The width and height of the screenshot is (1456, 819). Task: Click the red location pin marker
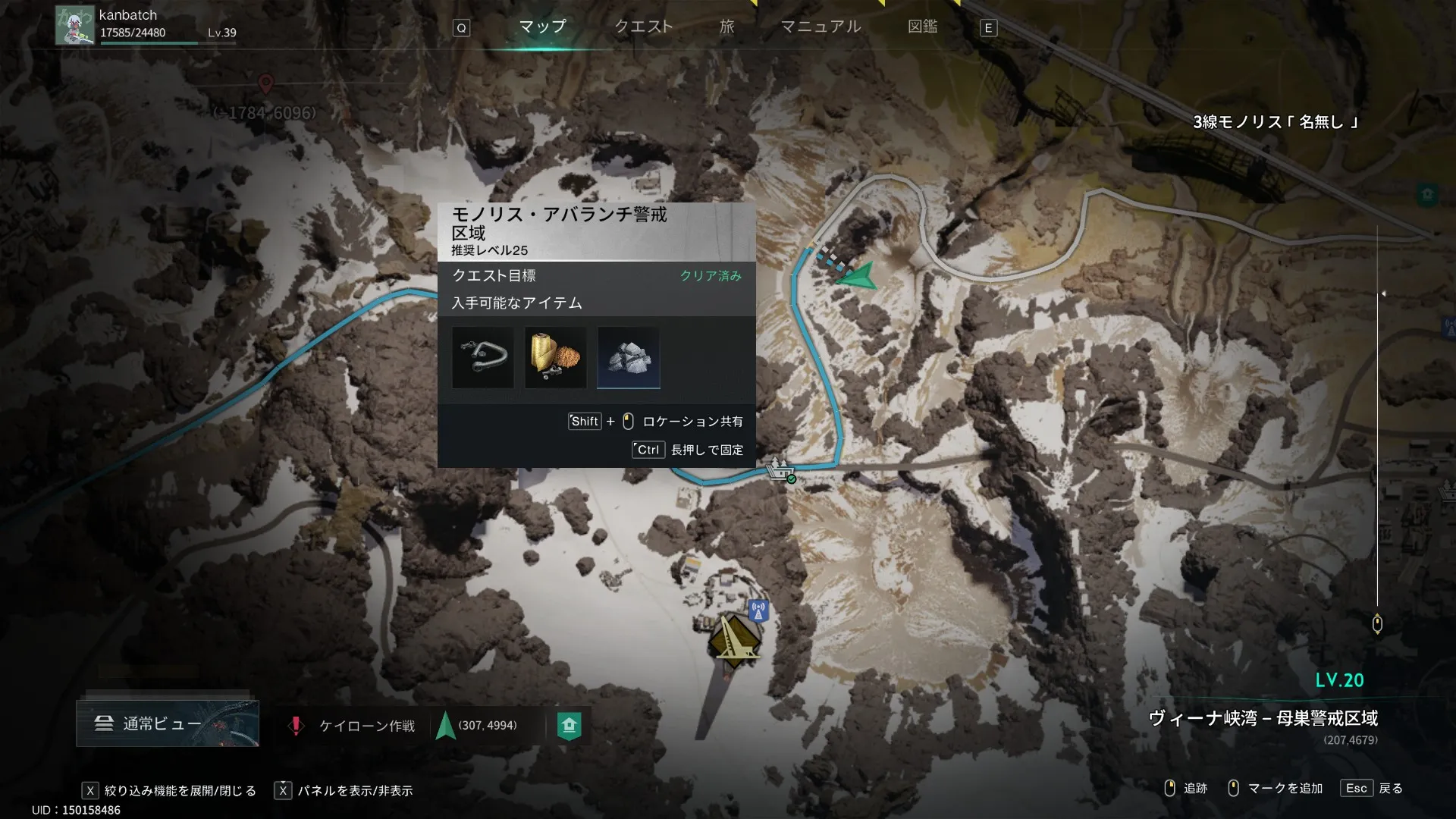pos(265,83)
